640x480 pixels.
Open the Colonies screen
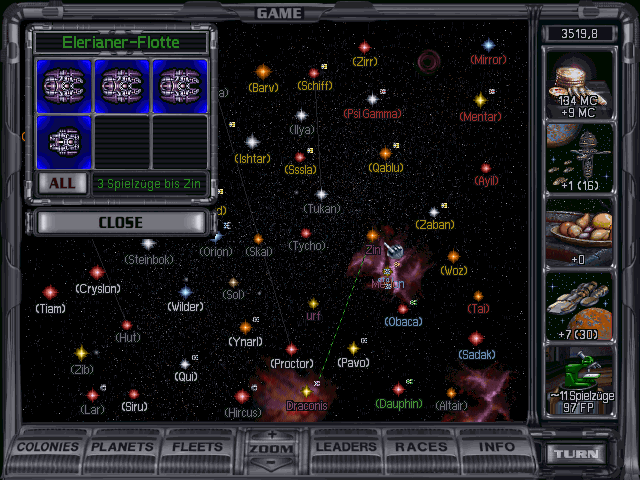[49, 447]
